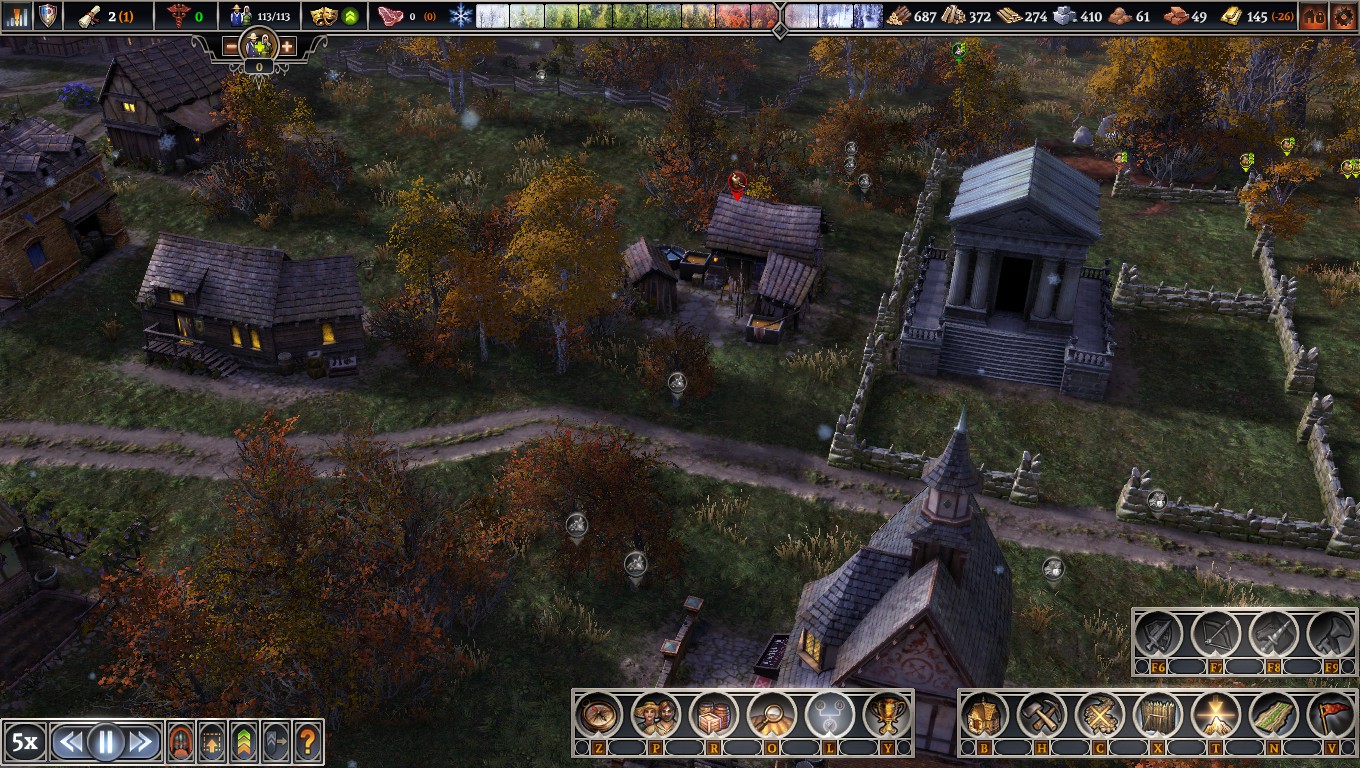
Task: Click the green chevrons upgrade icon
Action: pyautogui.click(x=244, y=741)
